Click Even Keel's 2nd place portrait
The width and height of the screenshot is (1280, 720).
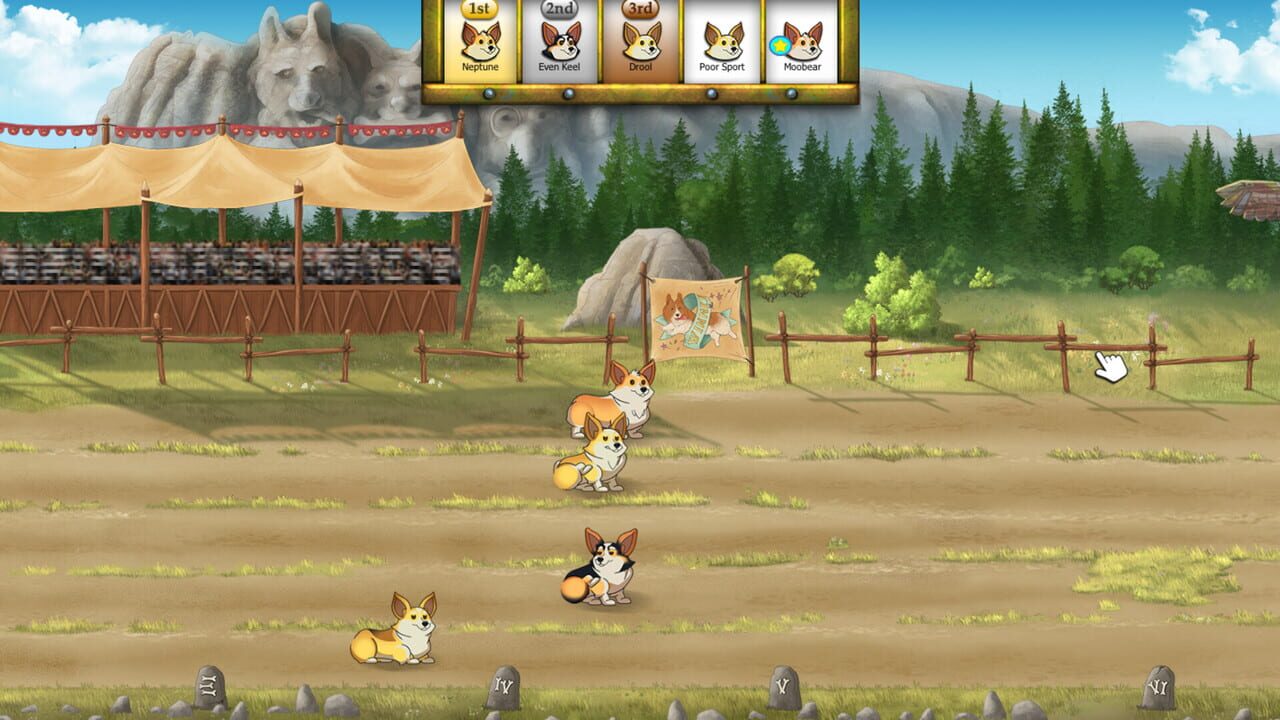click(x=560, y=43)
